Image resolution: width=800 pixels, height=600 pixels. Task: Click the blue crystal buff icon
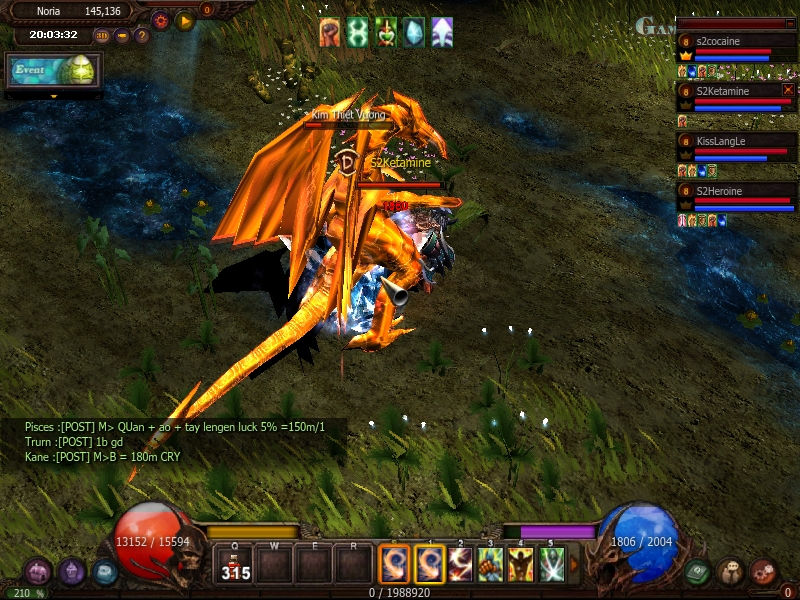tap(413, 32)
